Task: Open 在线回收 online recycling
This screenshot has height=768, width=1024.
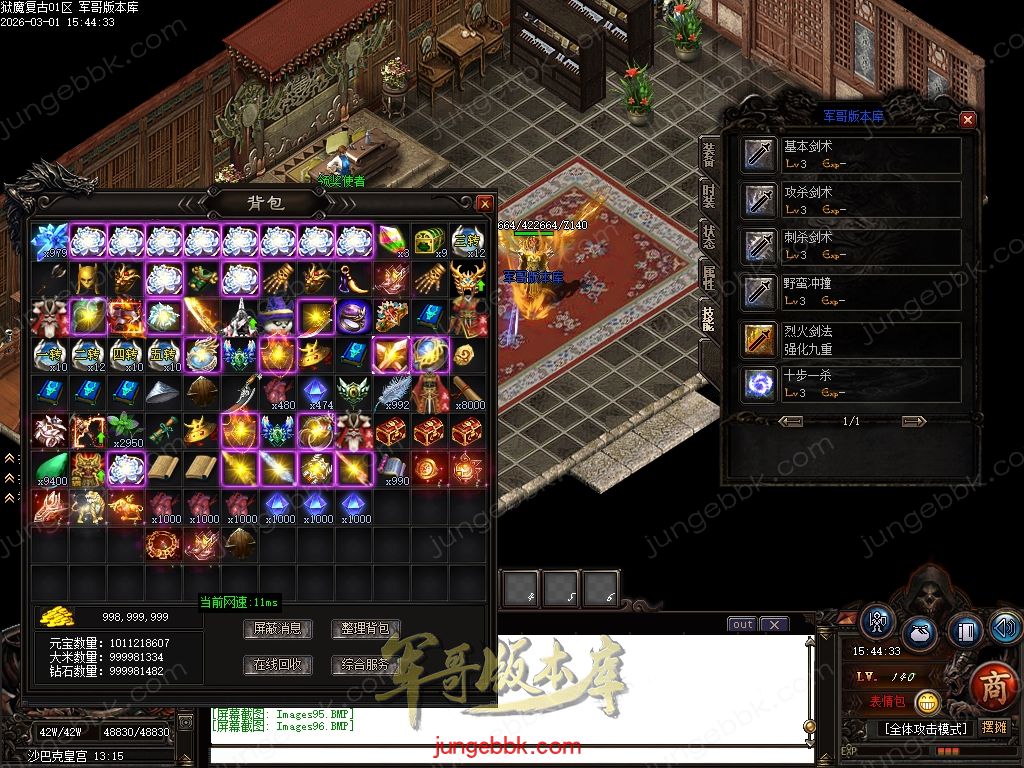Action: pos(277,665)
